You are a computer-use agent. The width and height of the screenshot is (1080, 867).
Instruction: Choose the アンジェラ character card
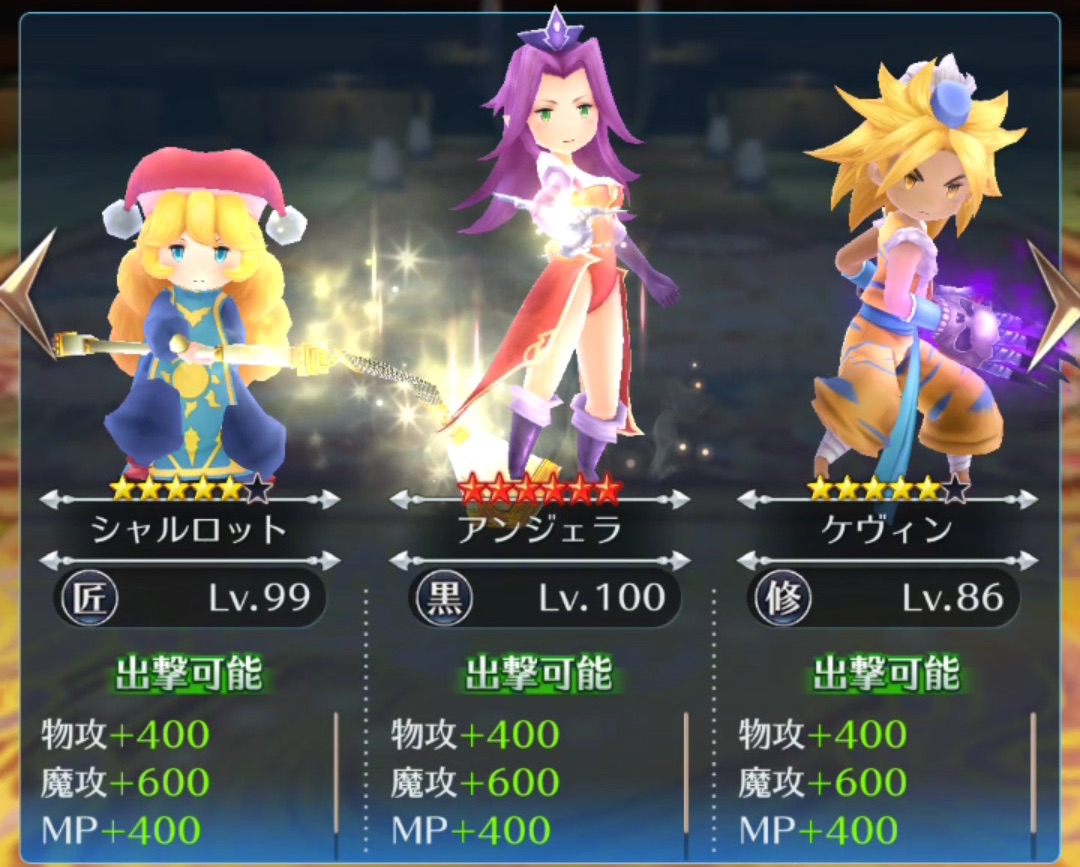pyautogui.click(x=540, y=300)
